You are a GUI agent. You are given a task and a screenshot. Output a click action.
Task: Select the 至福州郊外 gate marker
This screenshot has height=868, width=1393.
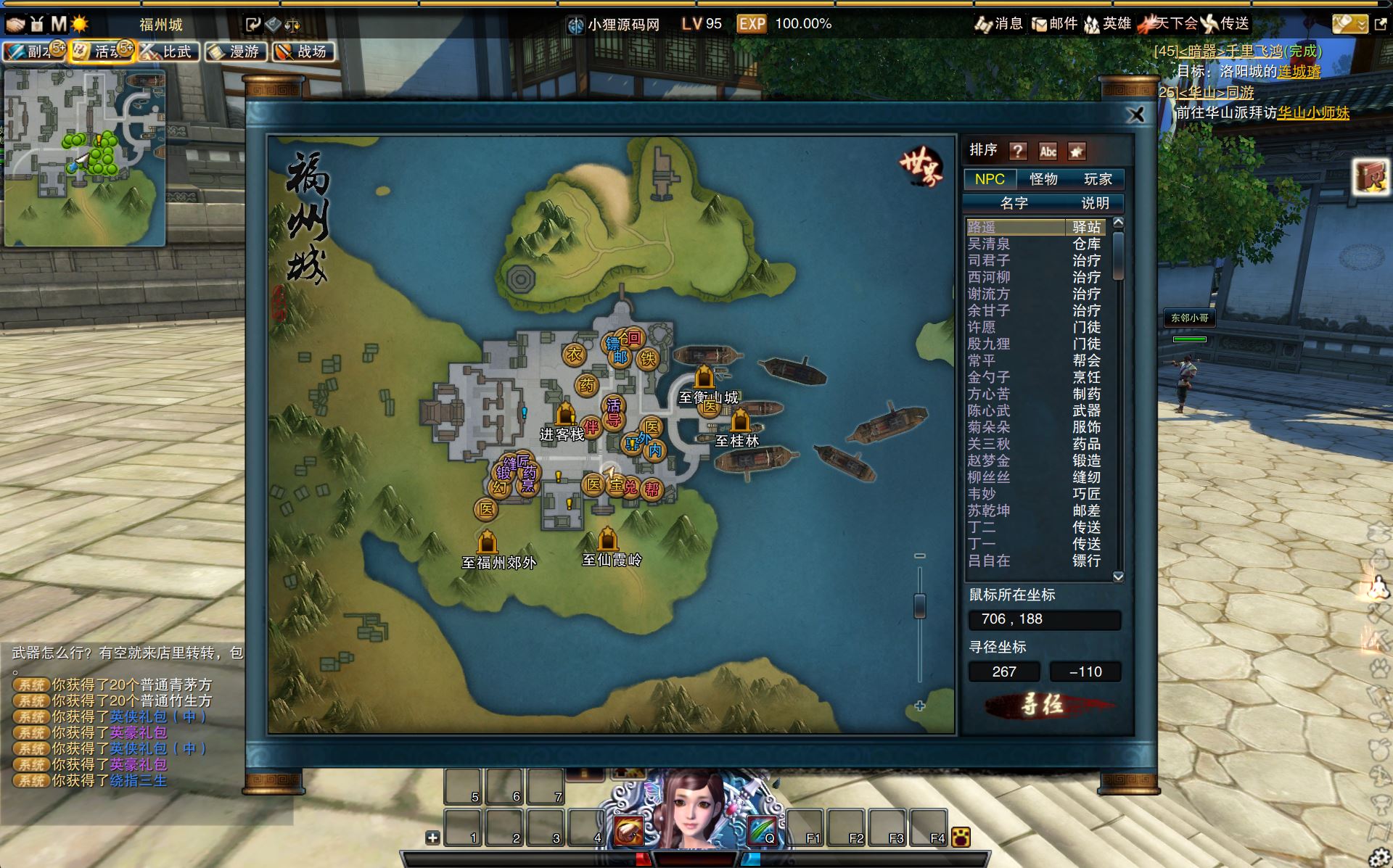[x=488, y=542]
